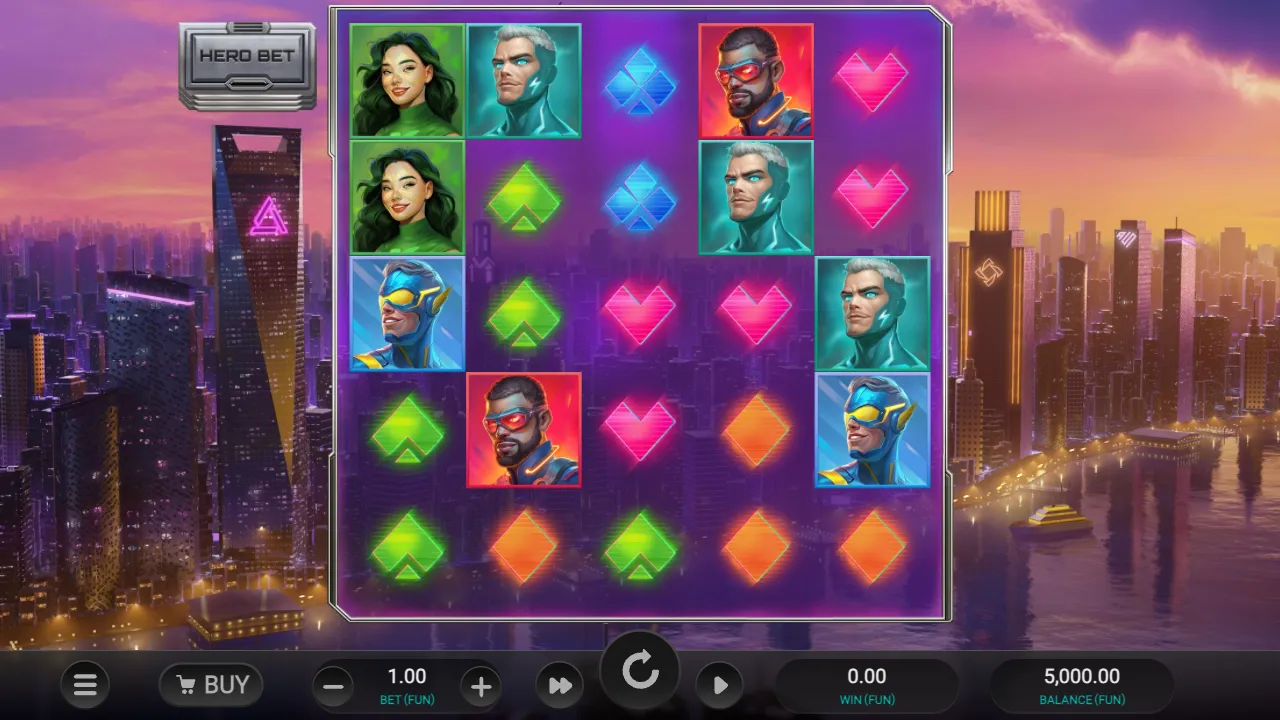Click the BALANCE (FUN) display

pyautogui.click(x=1083, y=685)
